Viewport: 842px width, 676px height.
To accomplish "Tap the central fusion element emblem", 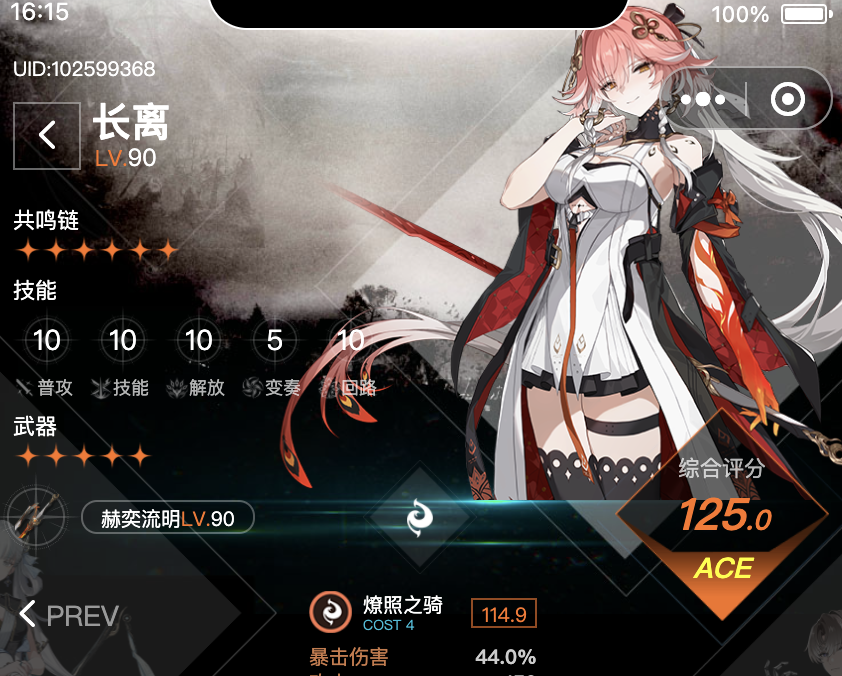I will click(x=420, y=517).
